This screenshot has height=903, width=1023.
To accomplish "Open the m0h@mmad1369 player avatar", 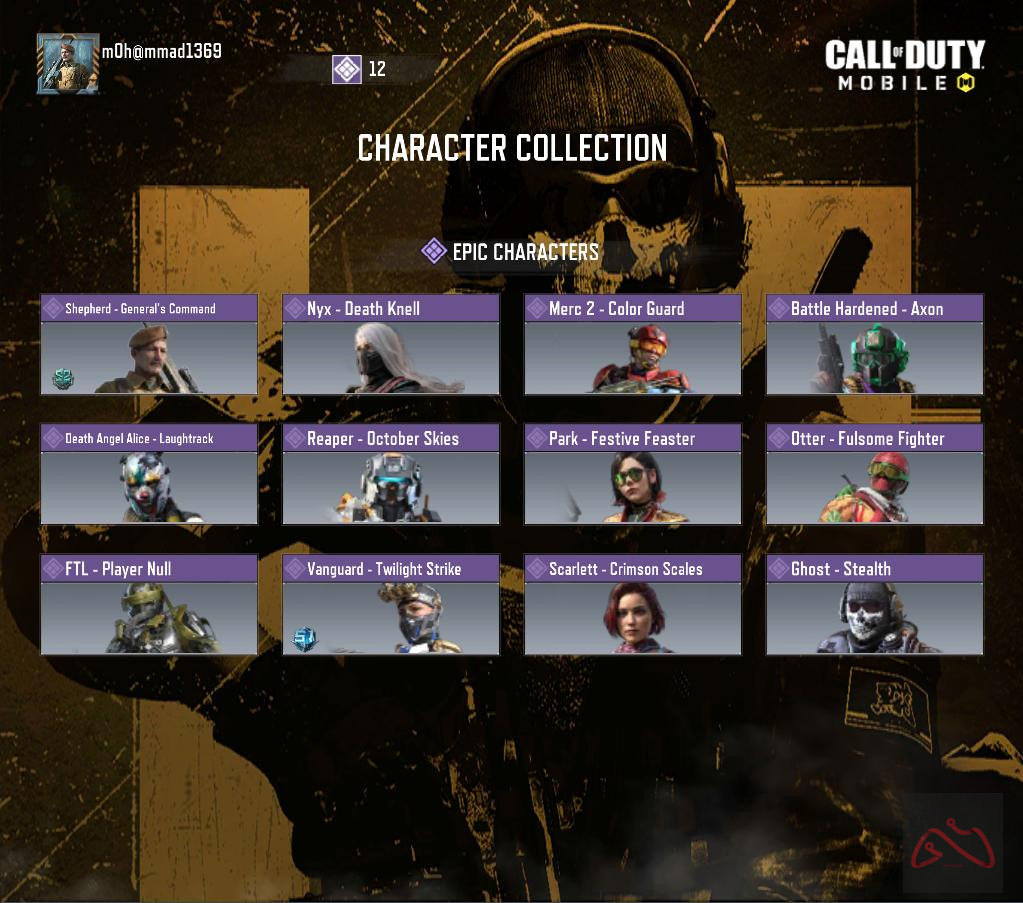I will pos(68,64).
